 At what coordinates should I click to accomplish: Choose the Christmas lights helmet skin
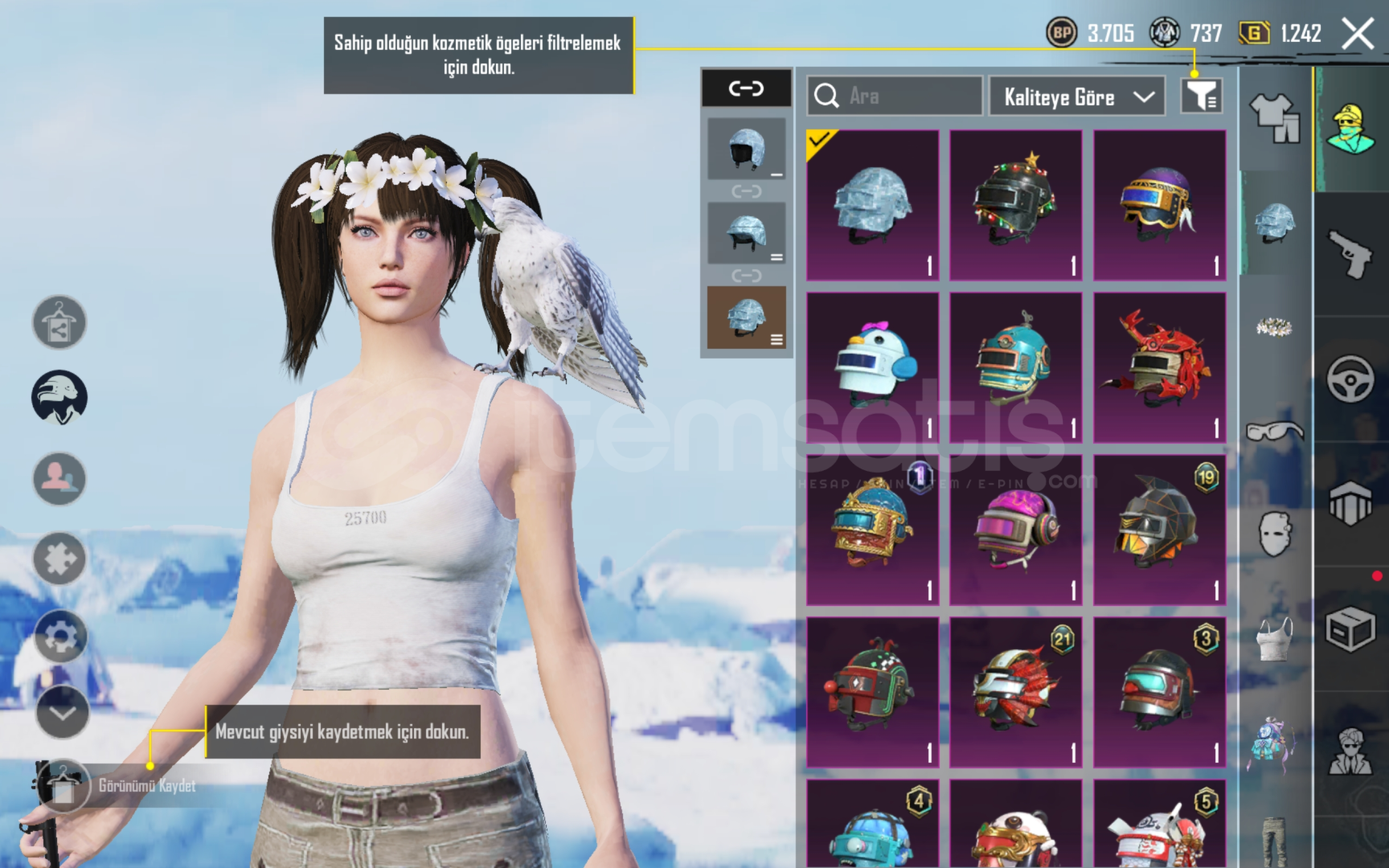(1016, 205)
